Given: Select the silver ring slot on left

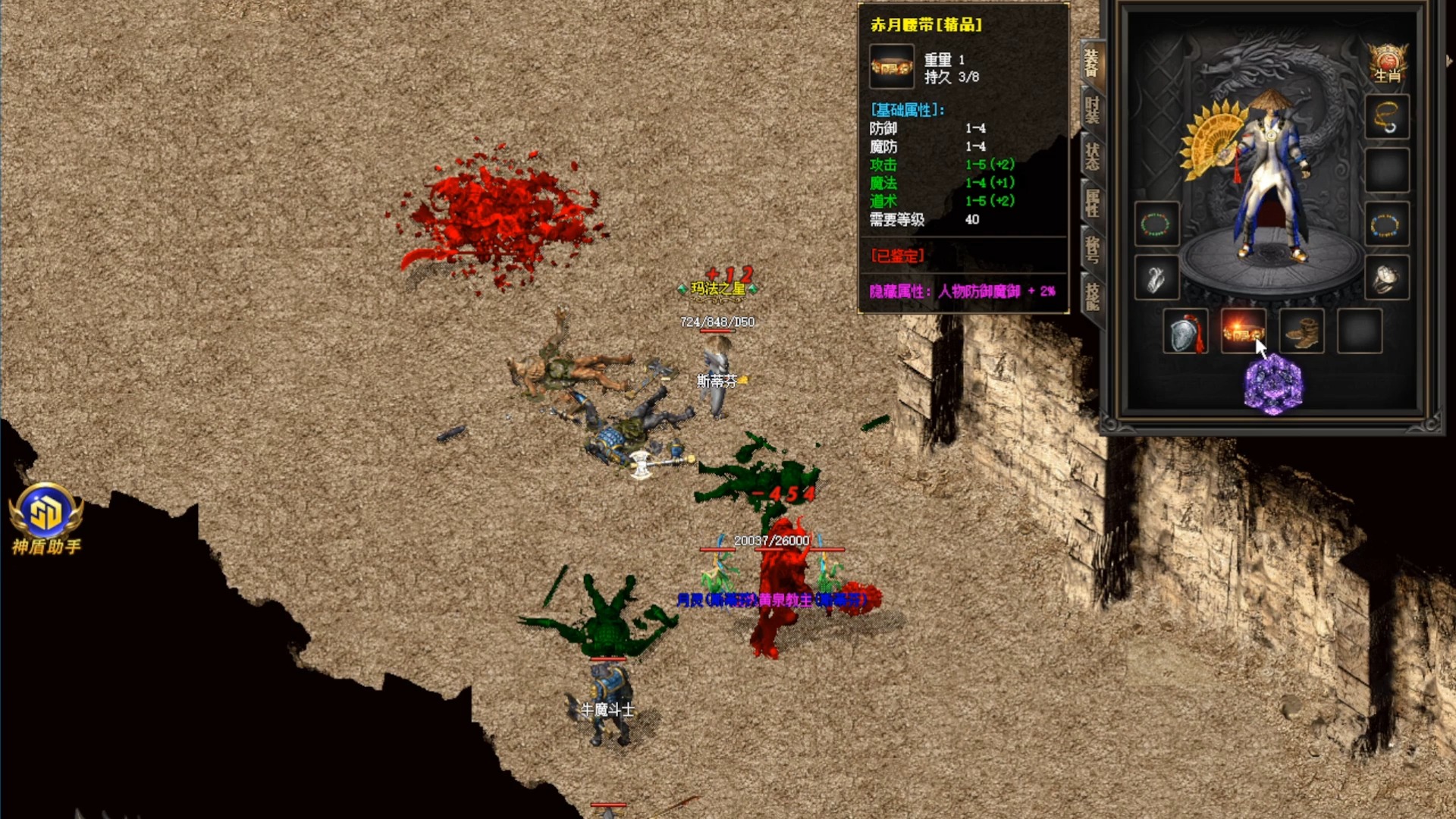Looking at the screenshot, I should coord(1156,278).
